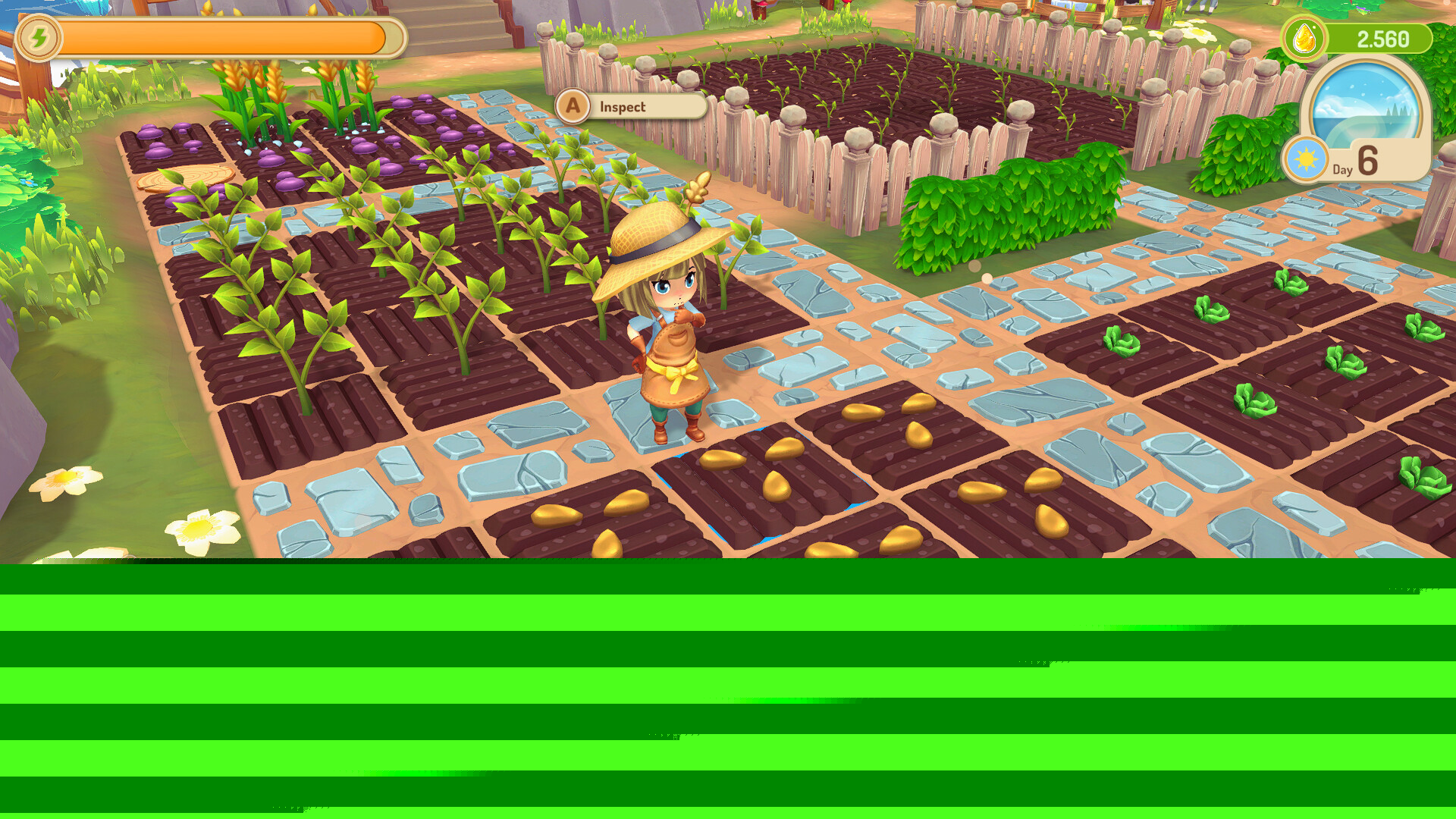Select the lightning bolt energy icon
Screen dimensions: 1456x819
(39, 37)
